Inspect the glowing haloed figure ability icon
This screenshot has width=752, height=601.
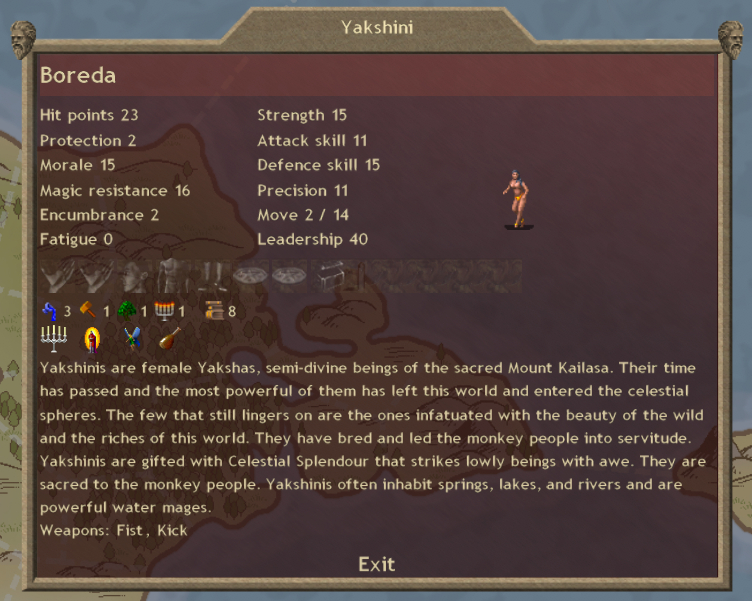click(93, 339)
